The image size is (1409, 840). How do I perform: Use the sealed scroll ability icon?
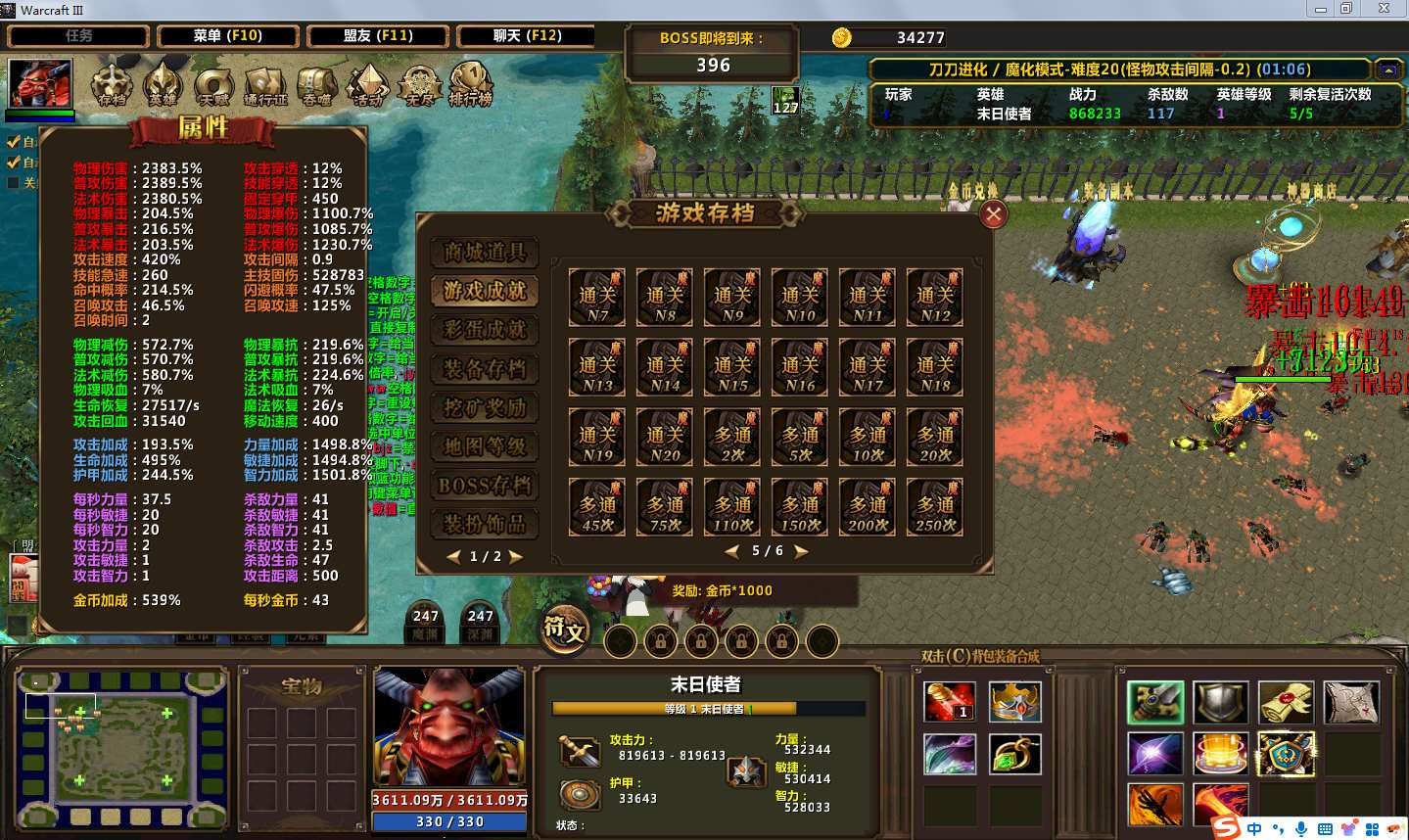tap(1286, 702)
